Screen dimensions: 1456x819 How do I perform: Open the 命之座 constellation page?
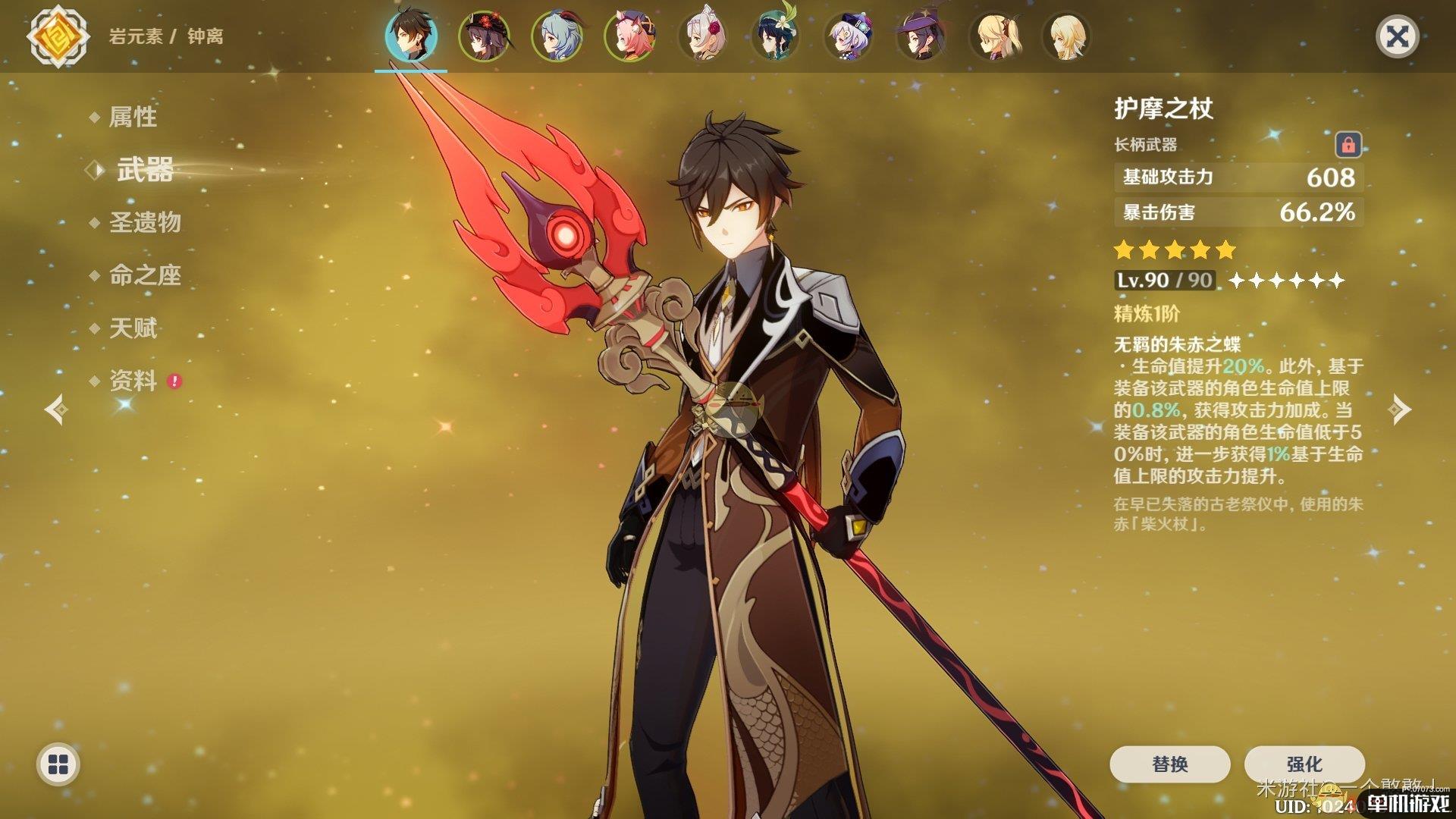[x=145, y=275]
